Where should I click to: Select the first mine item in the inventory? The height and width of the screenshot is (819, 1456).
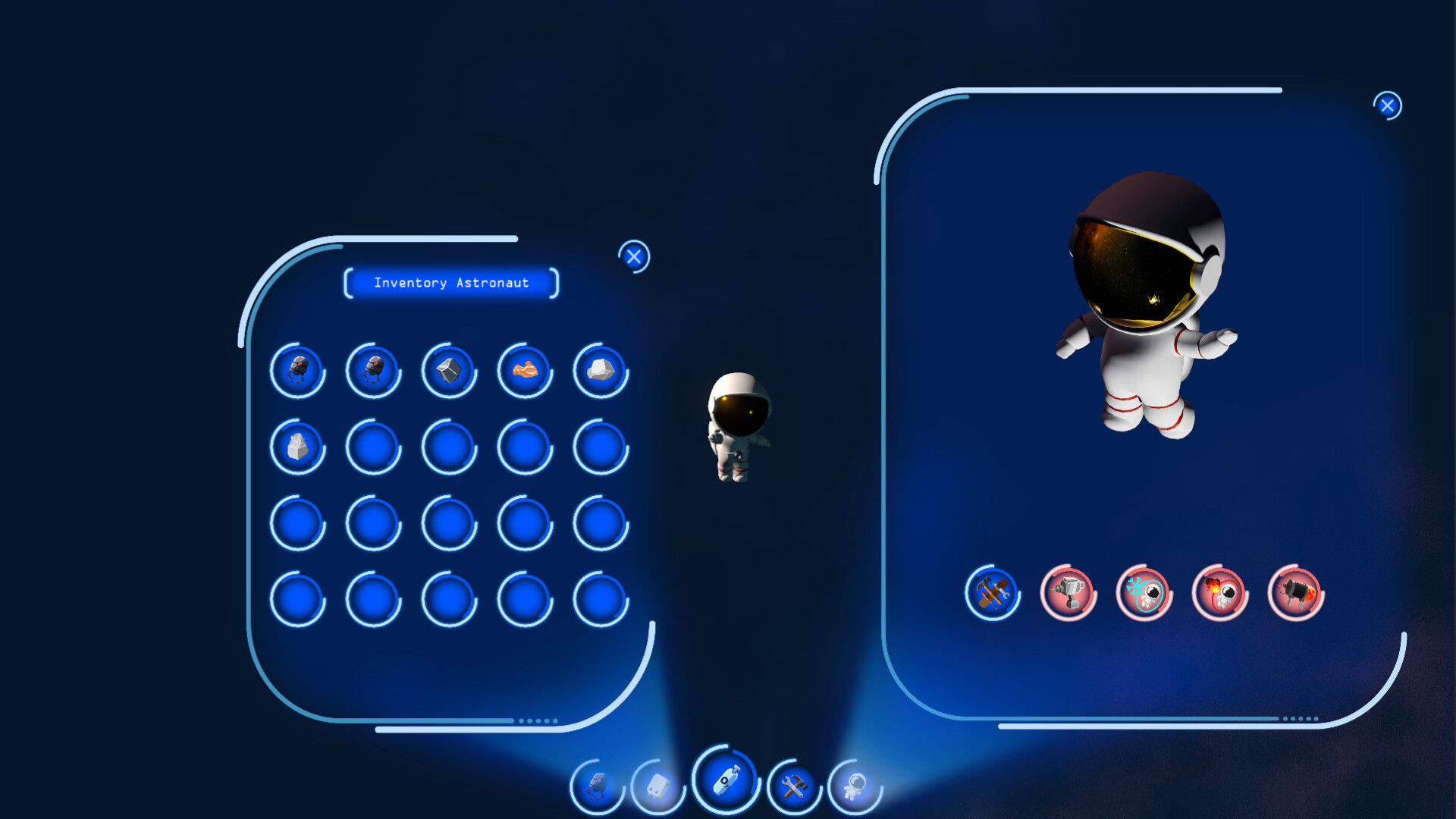[297, 371]
